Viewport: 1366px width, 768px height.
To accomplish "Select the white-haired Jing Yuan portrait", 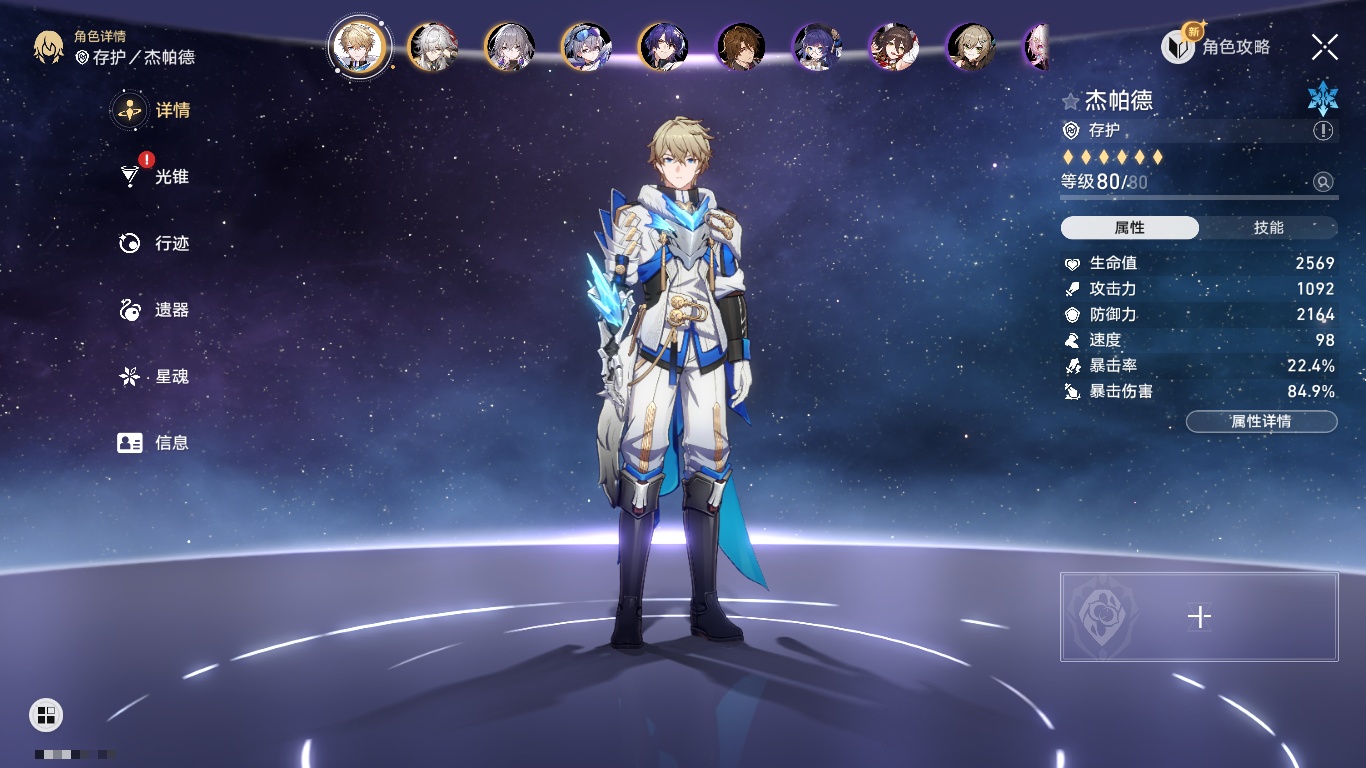I will click(x=433, y=47).
